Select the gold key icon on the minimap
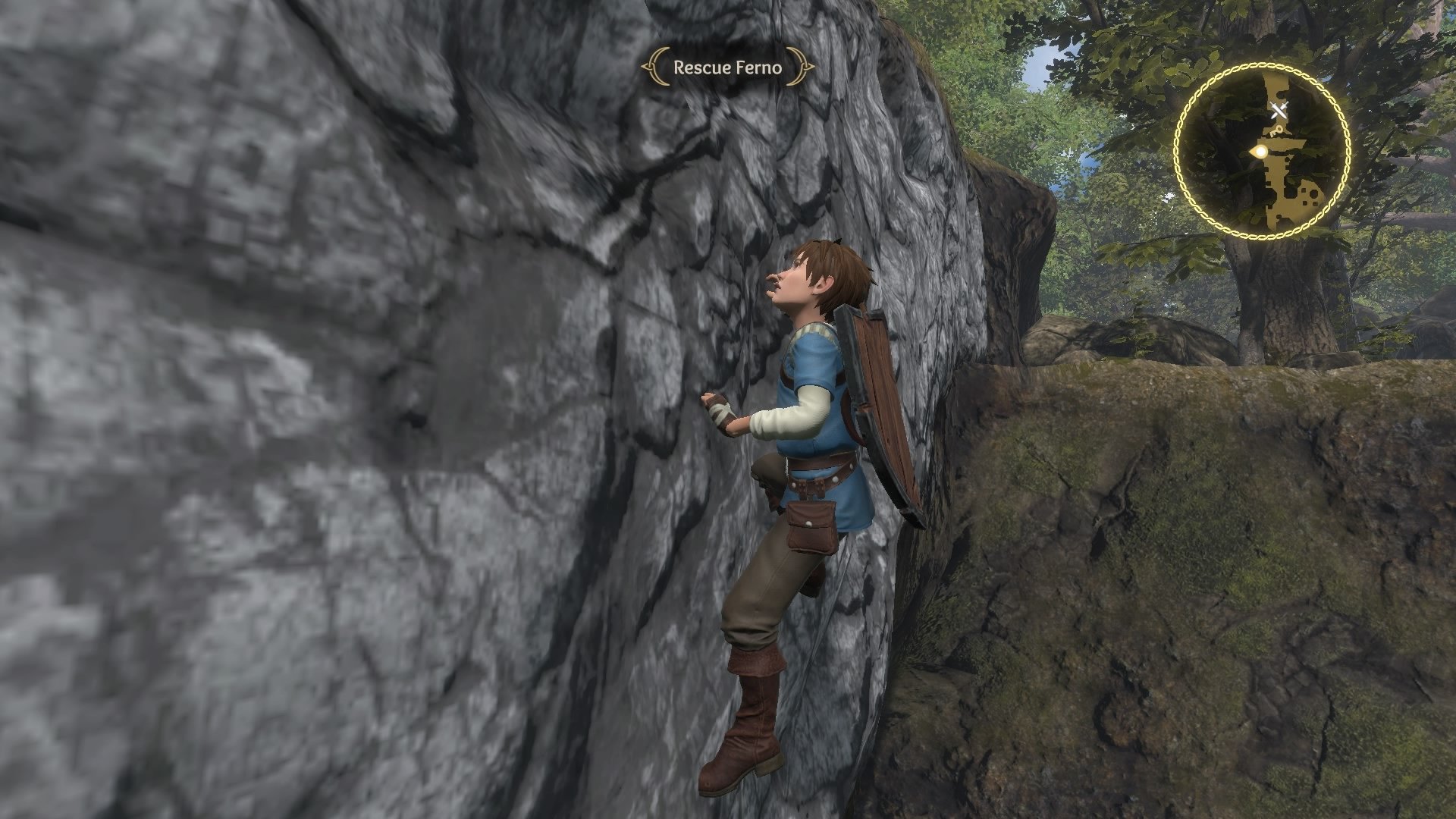1456x819 pixels. [1276, 130]
